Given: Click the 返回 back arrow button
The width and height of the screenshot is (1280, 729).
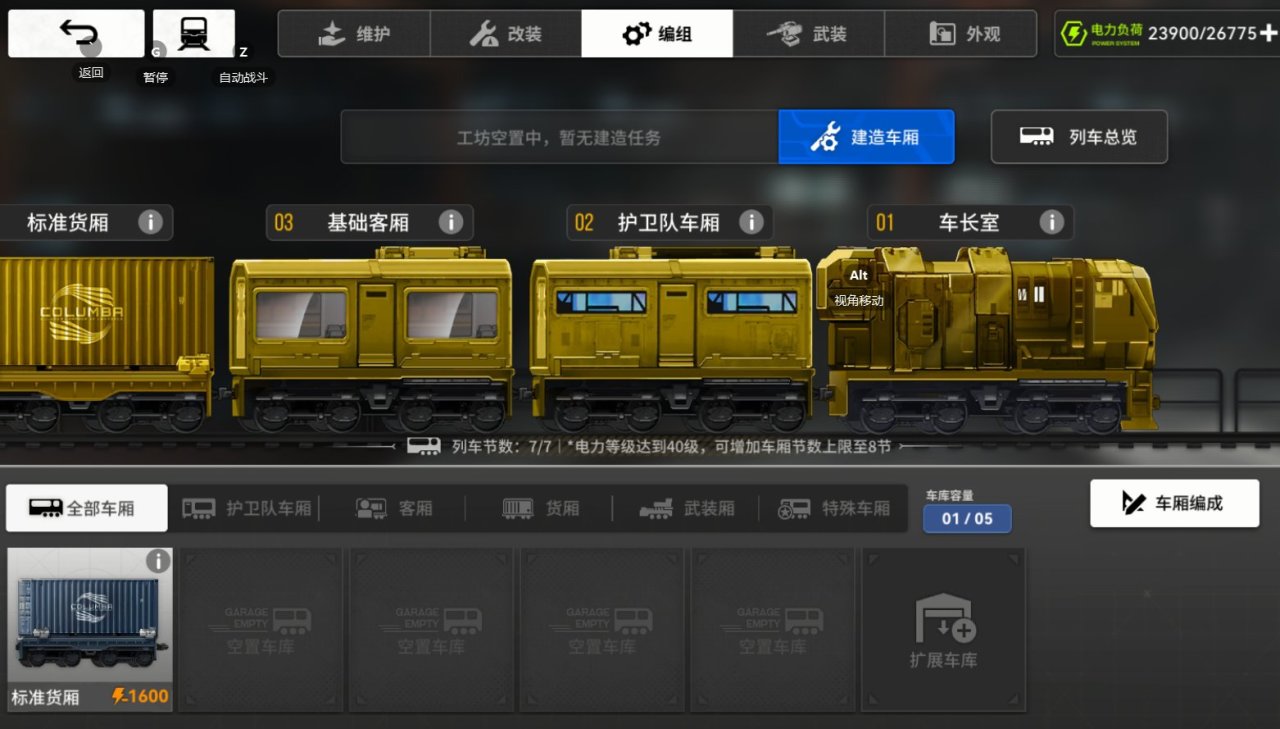Looking at the screenshot, I should pyautogui.click(x=74, y=31).
